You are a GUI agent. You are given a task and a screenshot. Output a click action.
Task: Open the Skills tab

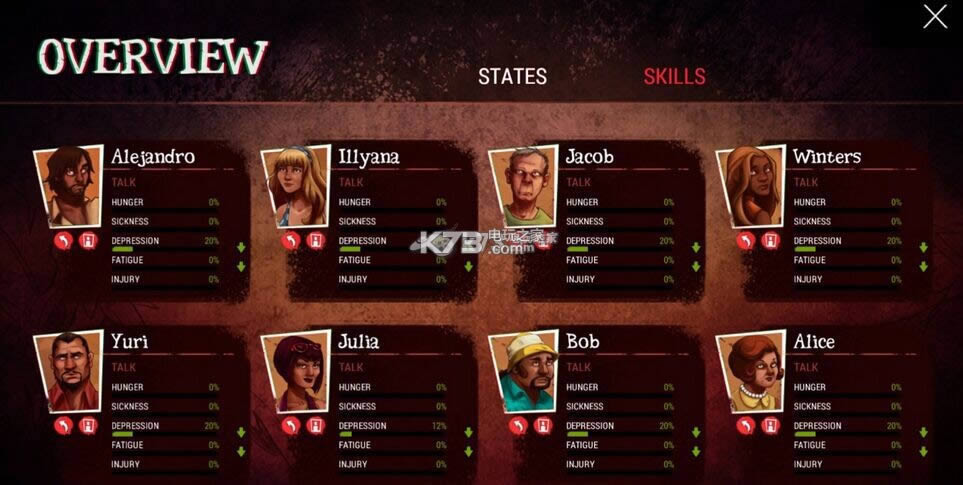[x=674, y=77]
